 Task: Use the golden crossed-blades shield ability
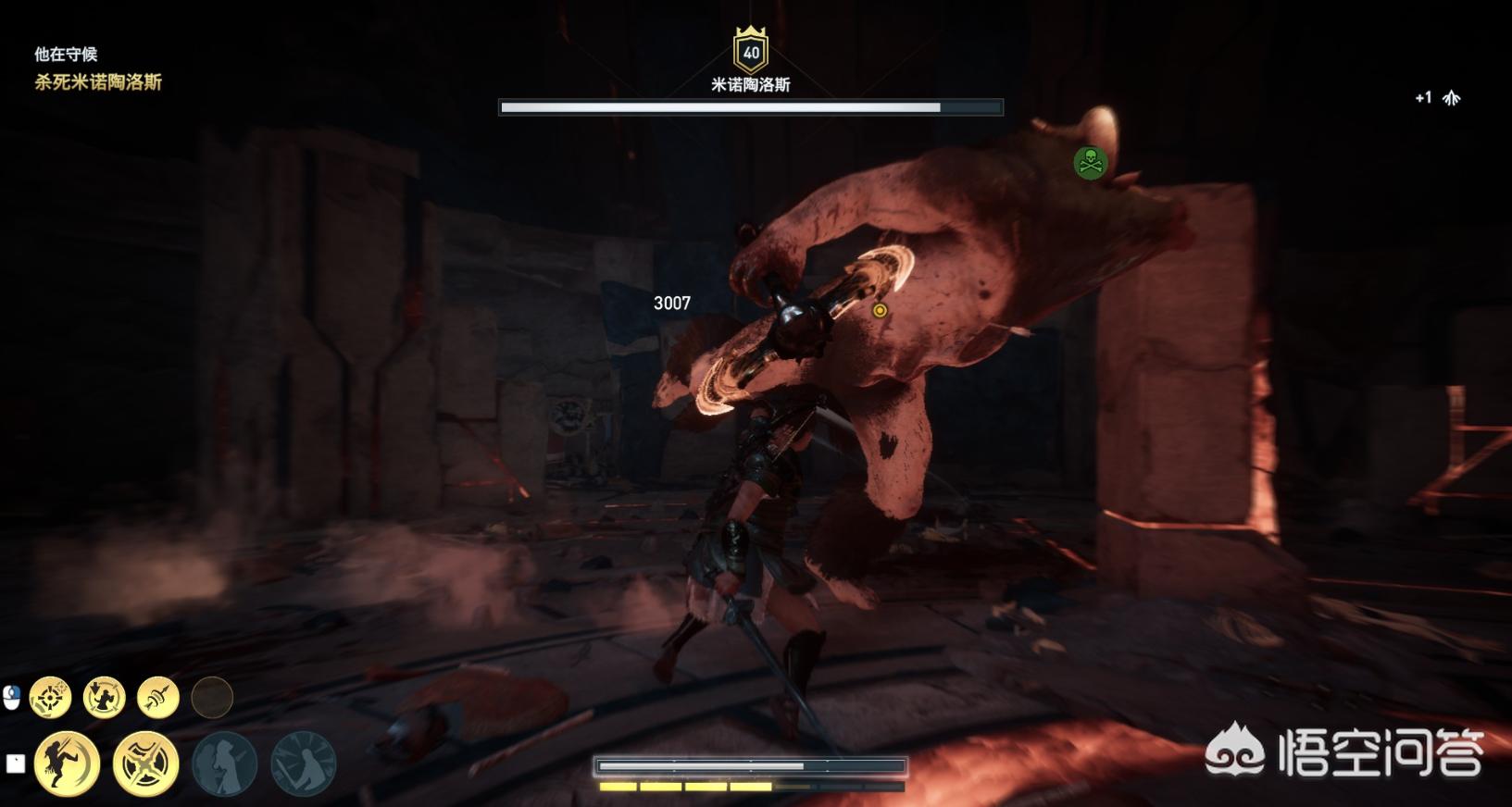(145, 764)
